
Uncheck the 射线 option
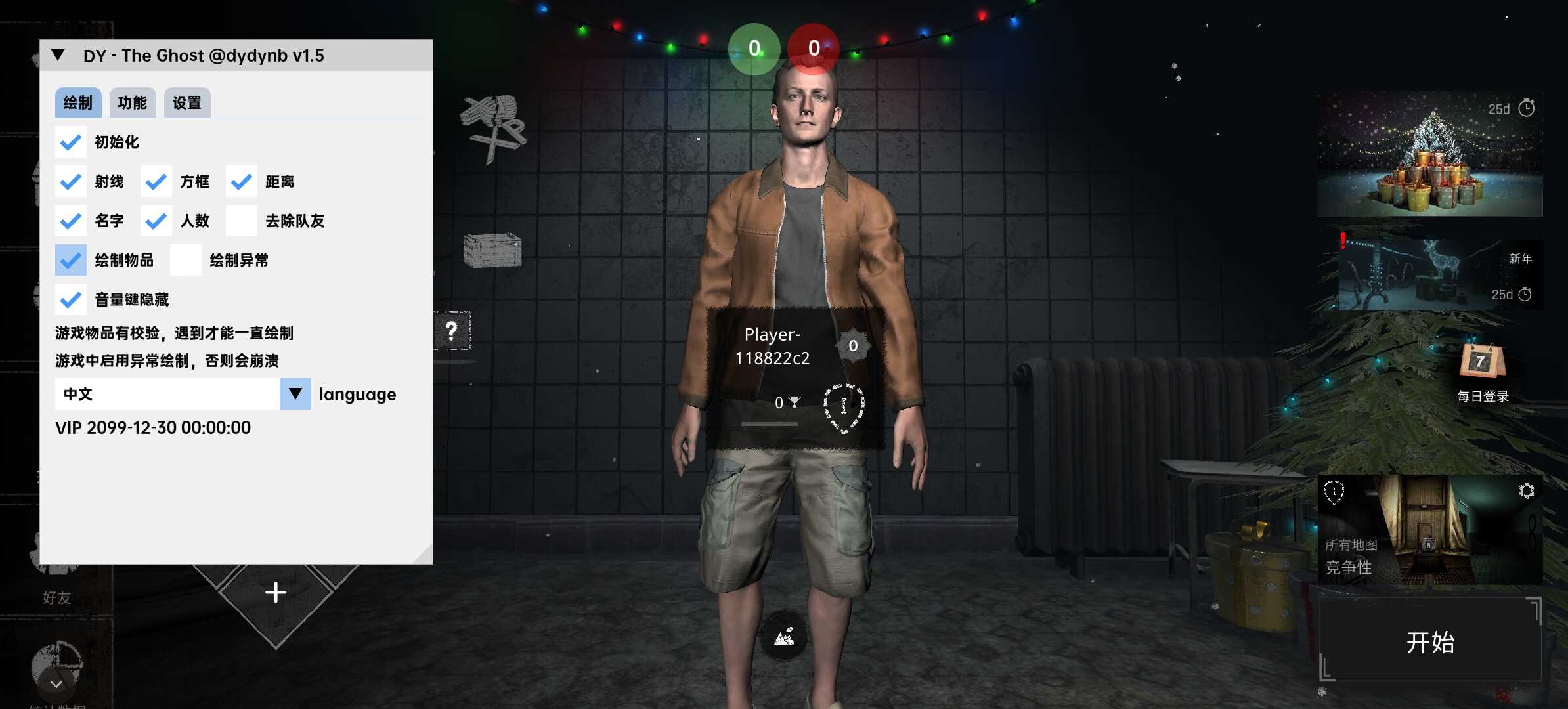coord(71,182)
